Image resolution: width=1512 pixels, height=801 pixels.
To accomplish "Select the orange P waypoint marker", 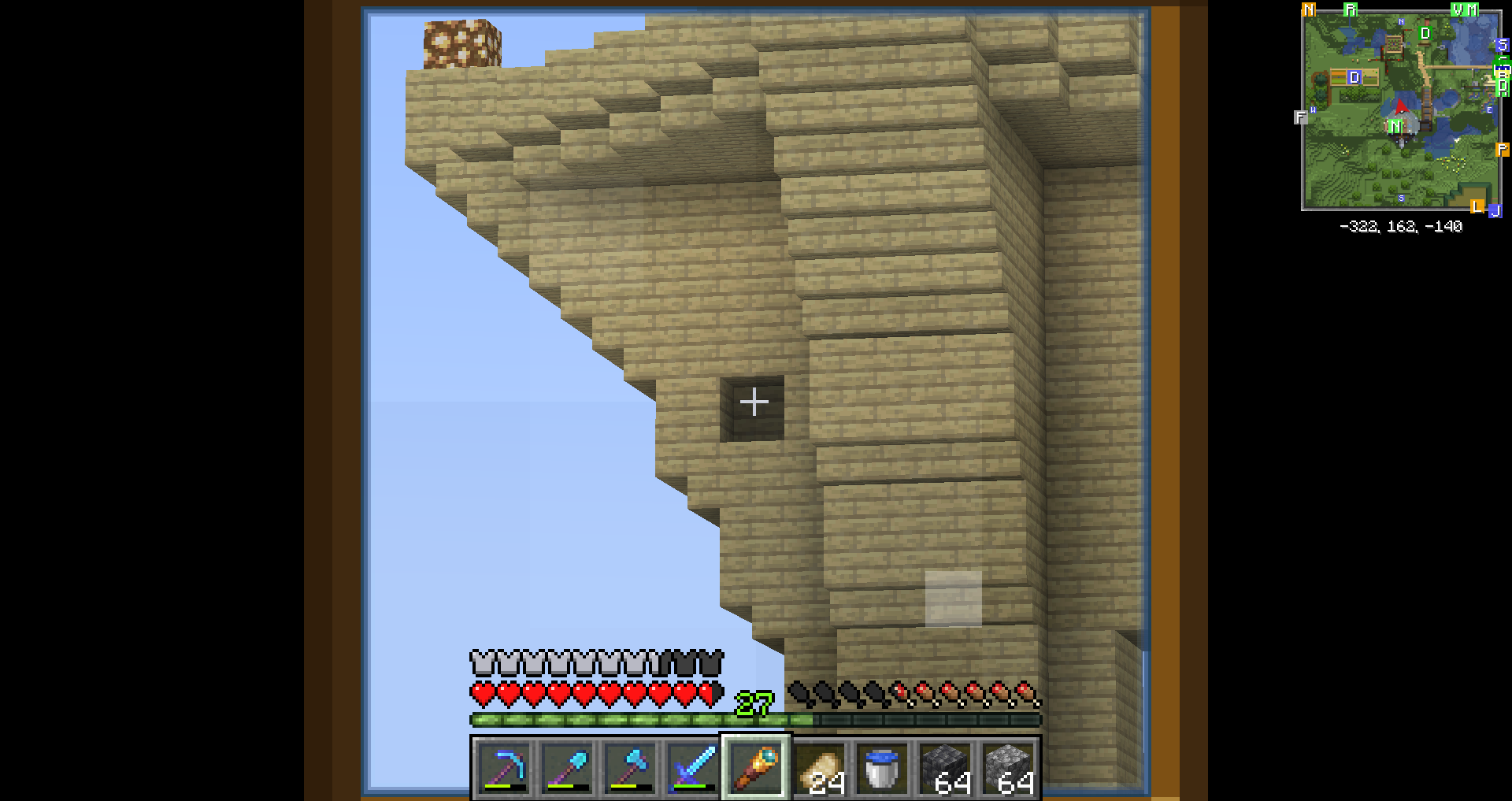I will (1502, 150).
